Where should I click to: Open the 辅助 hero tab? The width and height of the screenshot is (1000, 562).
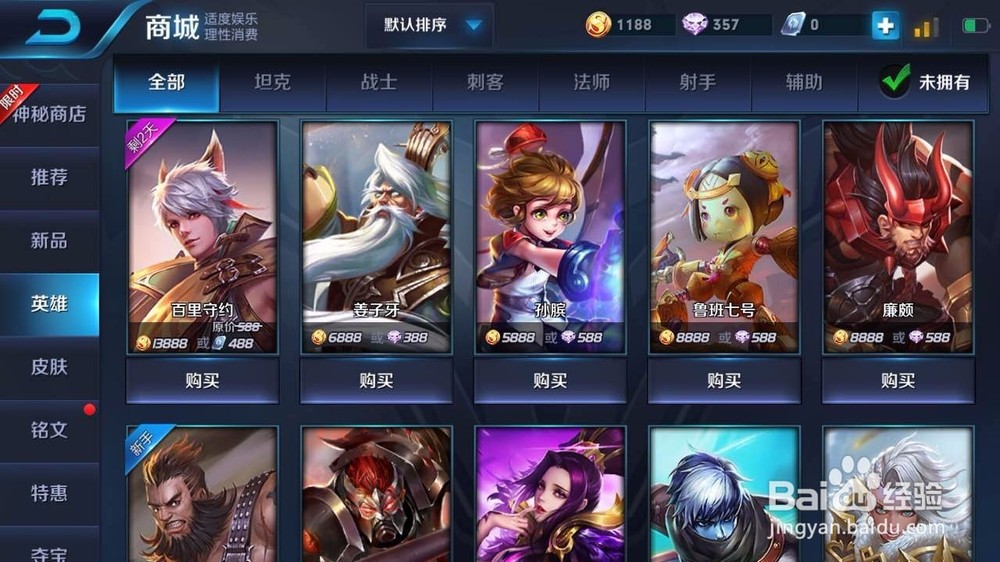tap(803, 82)
